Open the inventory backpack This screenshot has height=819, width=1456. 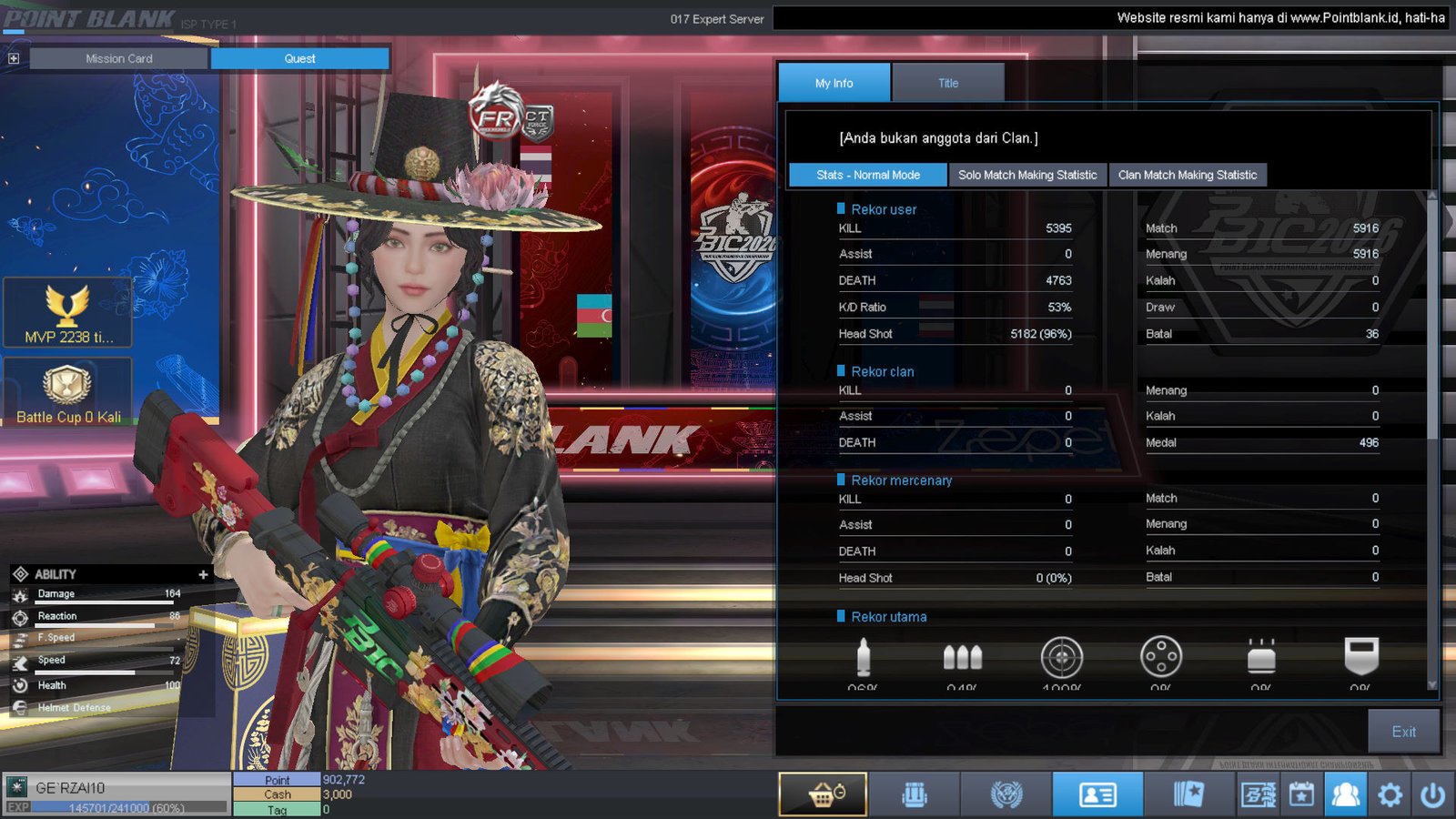[x=915, y=794]
